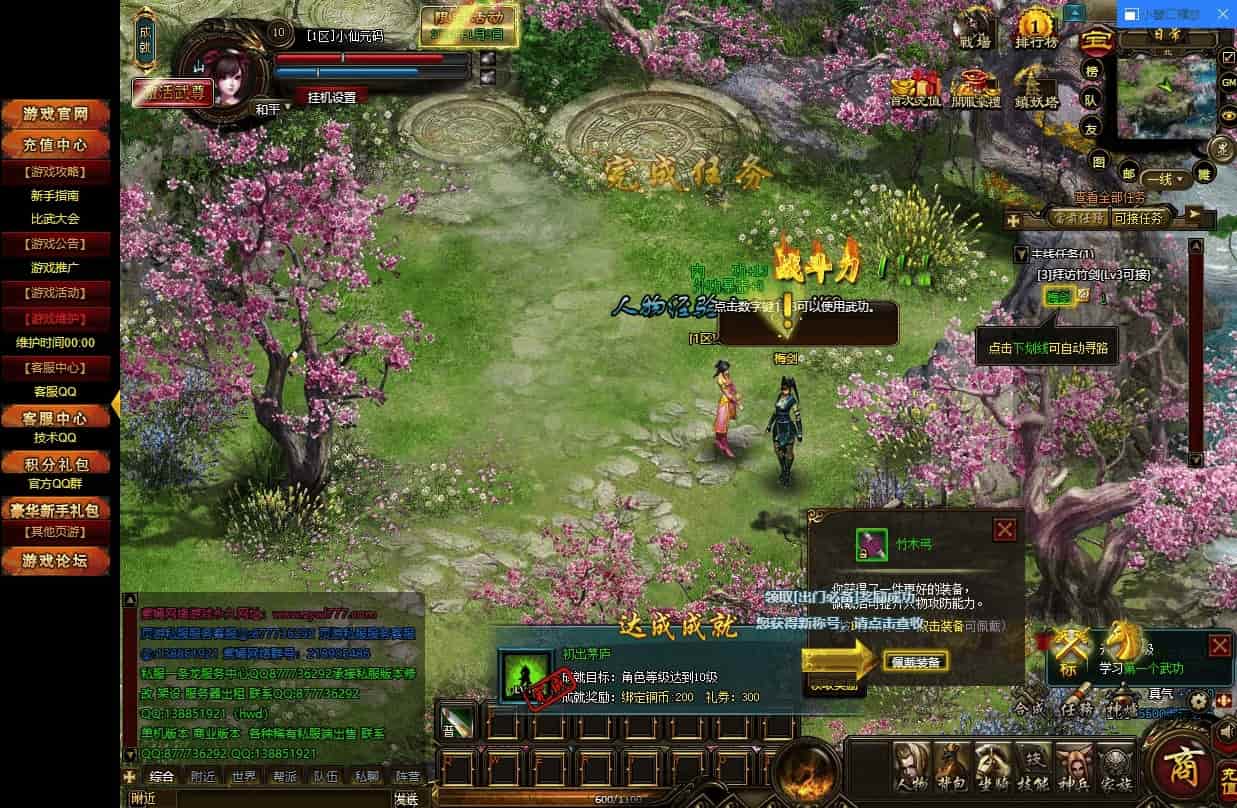The height and width of the screenshot is (808, 1237).
Task: Click the 佩戴装备 equip button
Action: tap(915, 662)
